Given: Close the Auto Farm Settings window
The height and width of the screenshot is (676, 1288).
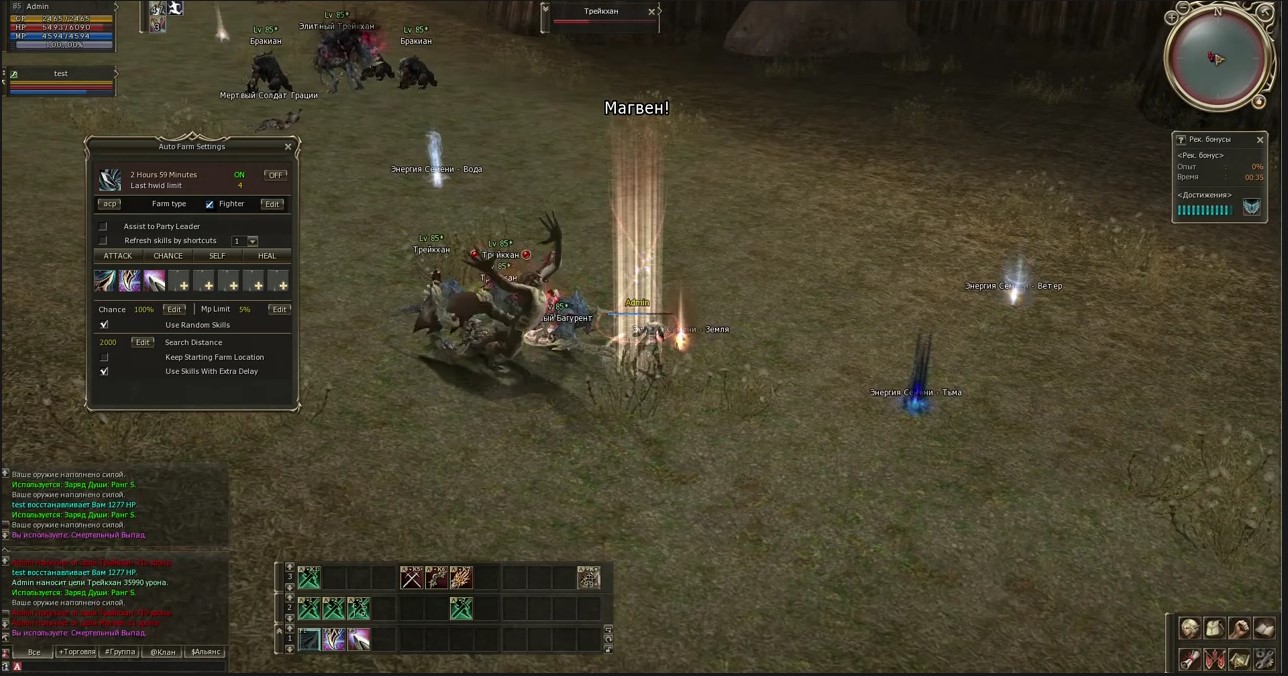Looking at the screenshot, I should [288, 147].
